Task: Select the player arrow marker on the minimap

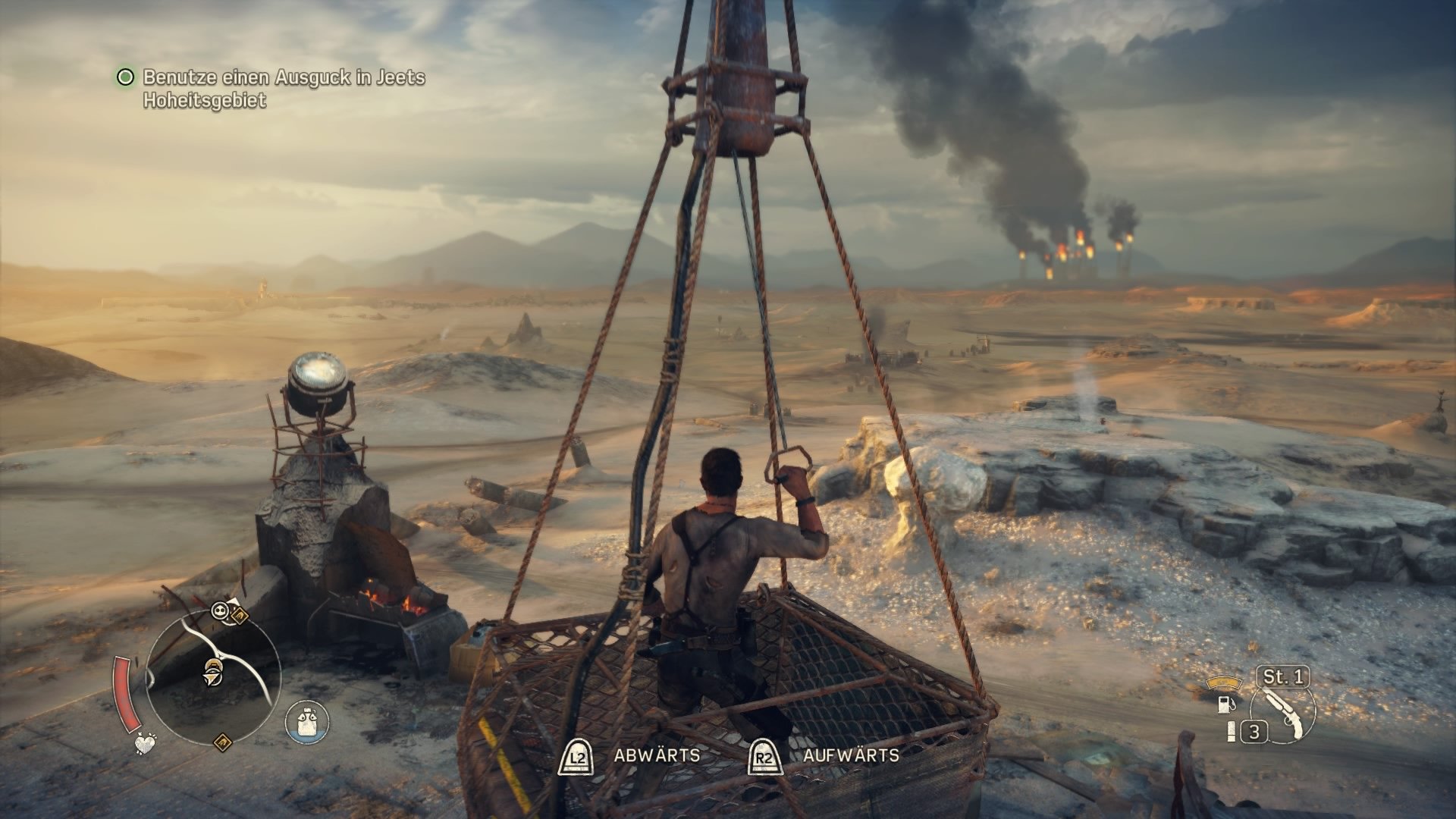Action: [211, 677]
